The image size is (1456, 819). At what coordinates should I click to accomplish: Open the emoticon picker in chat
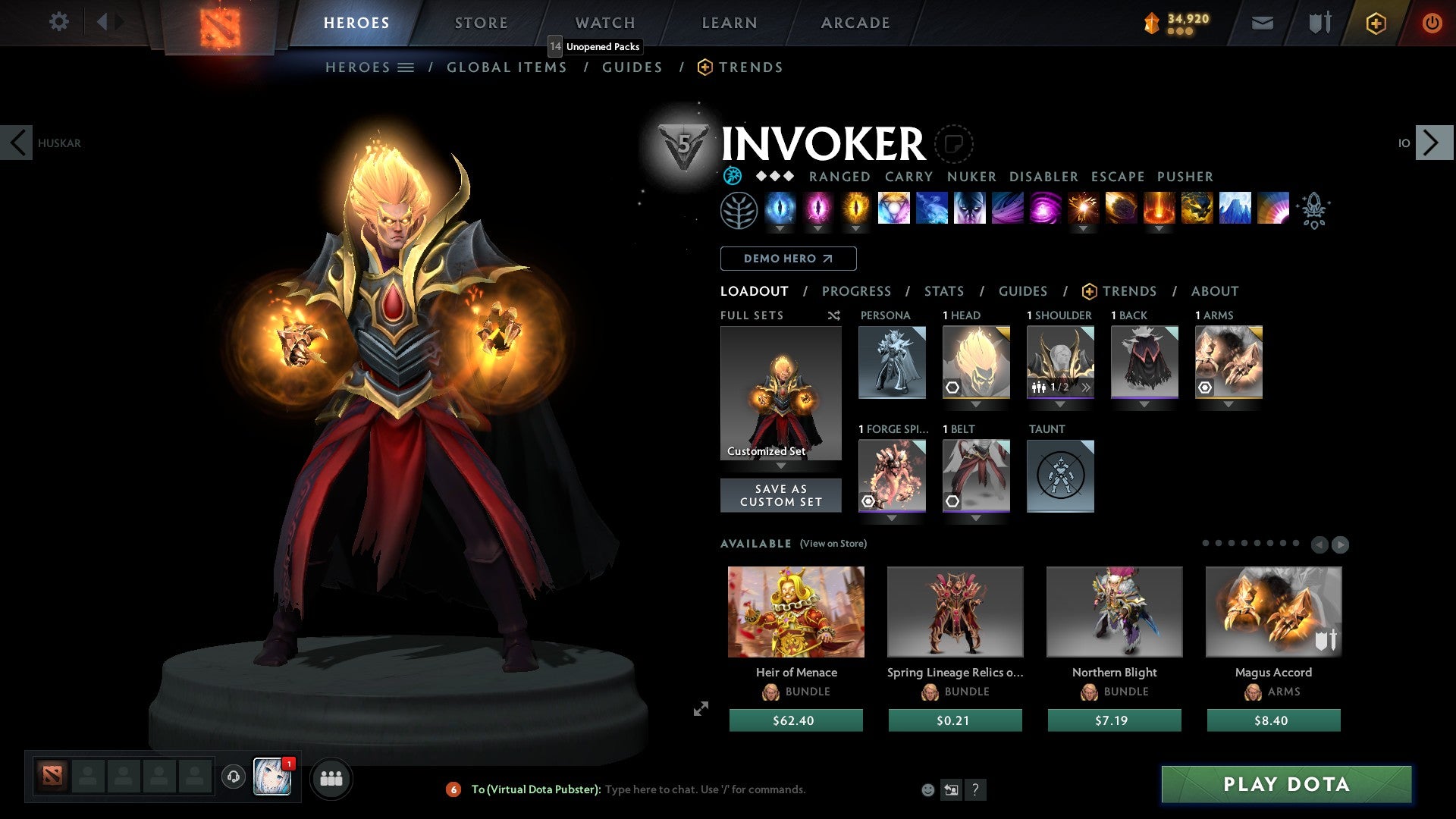927,789
